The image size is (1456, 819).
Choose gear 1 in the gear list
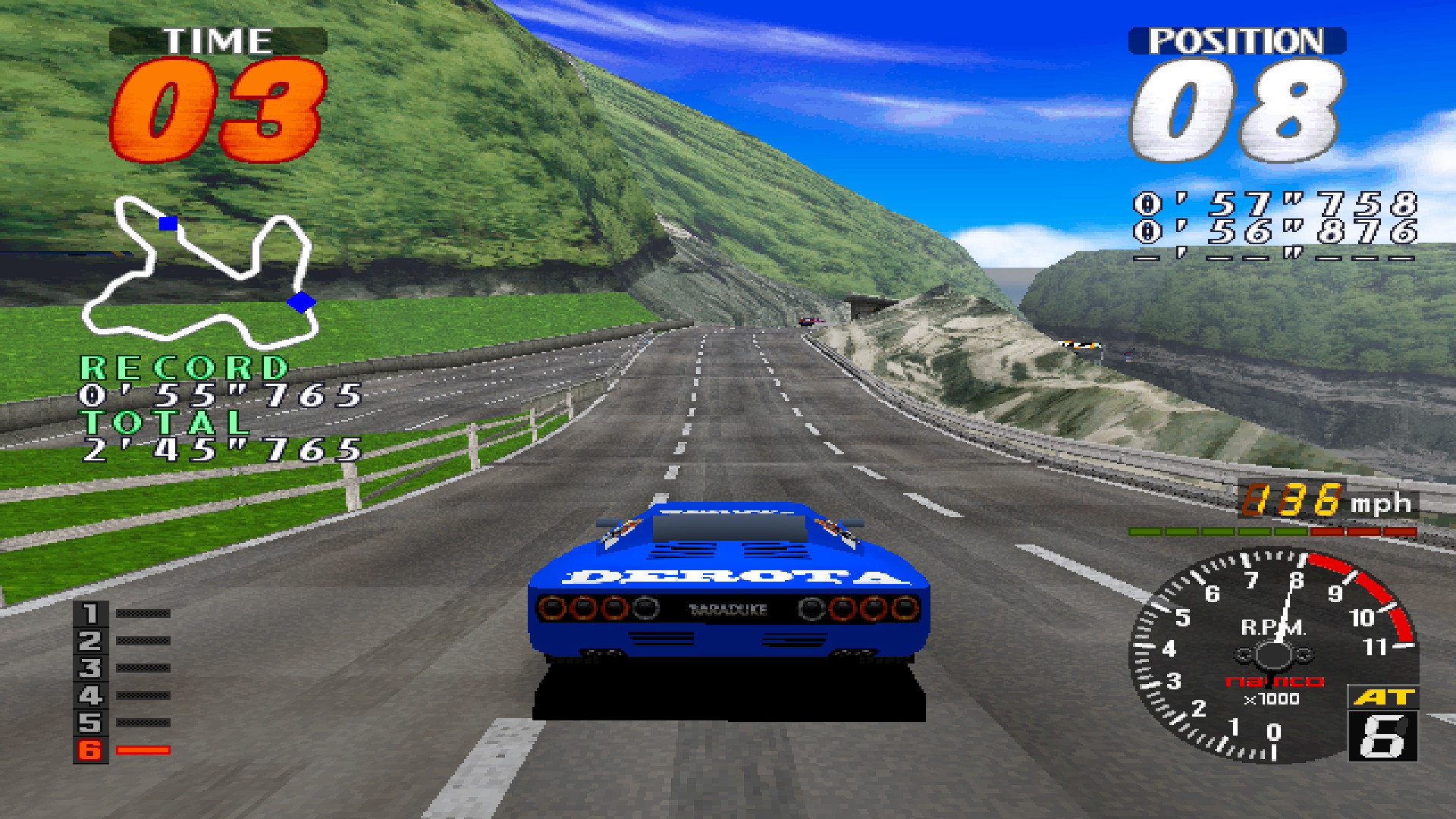90,613
